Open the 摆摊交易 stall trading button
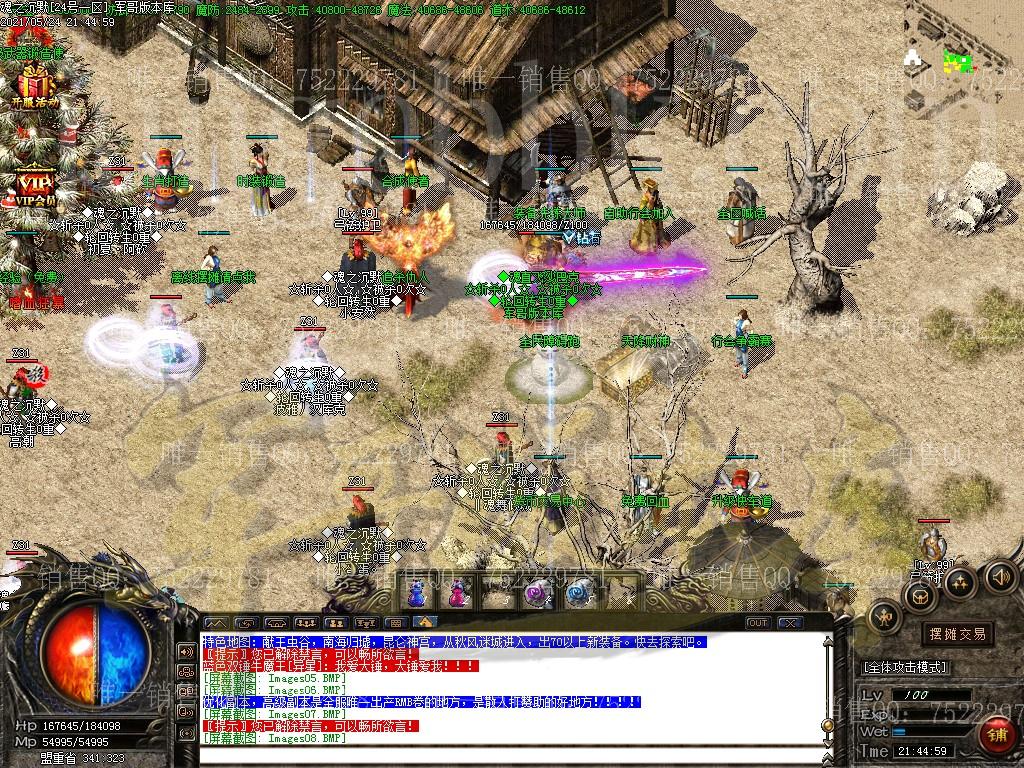The height and width of the screenshot is (768, 1024). [957, 634]
